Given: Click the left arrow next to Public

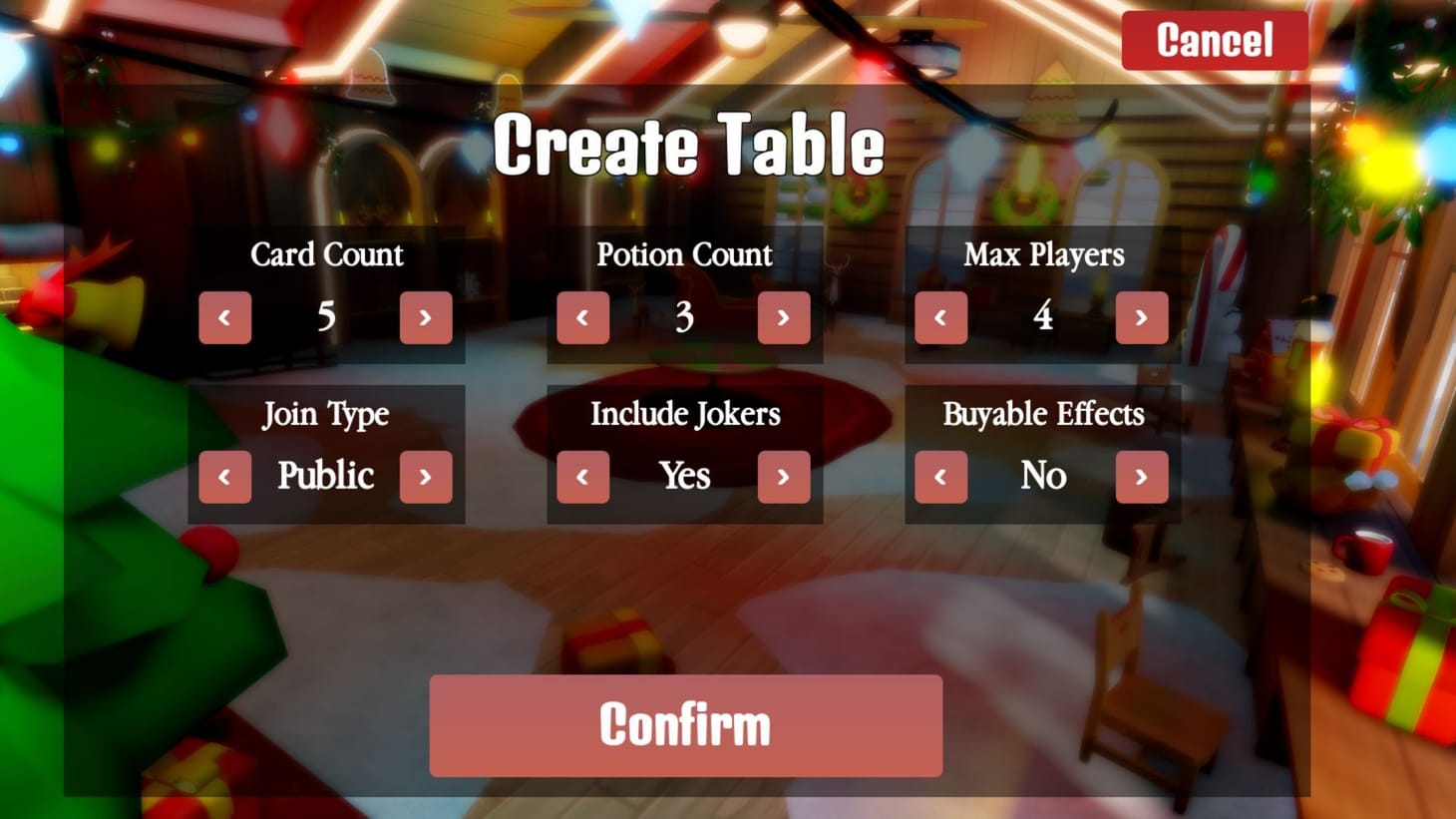Looking at the screenshot, I should 224,477.
